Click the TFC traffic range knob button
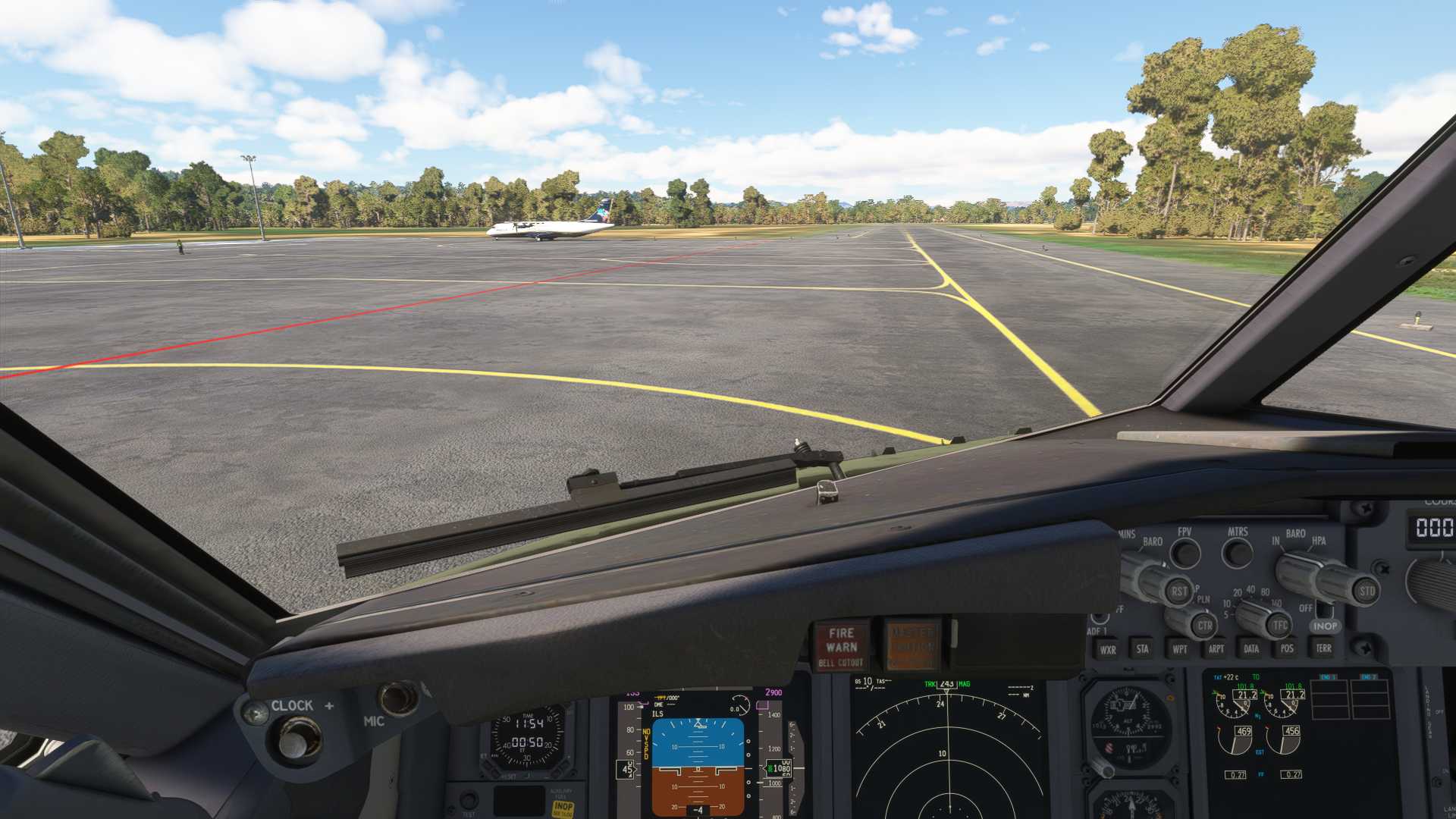 (1279, 626)
